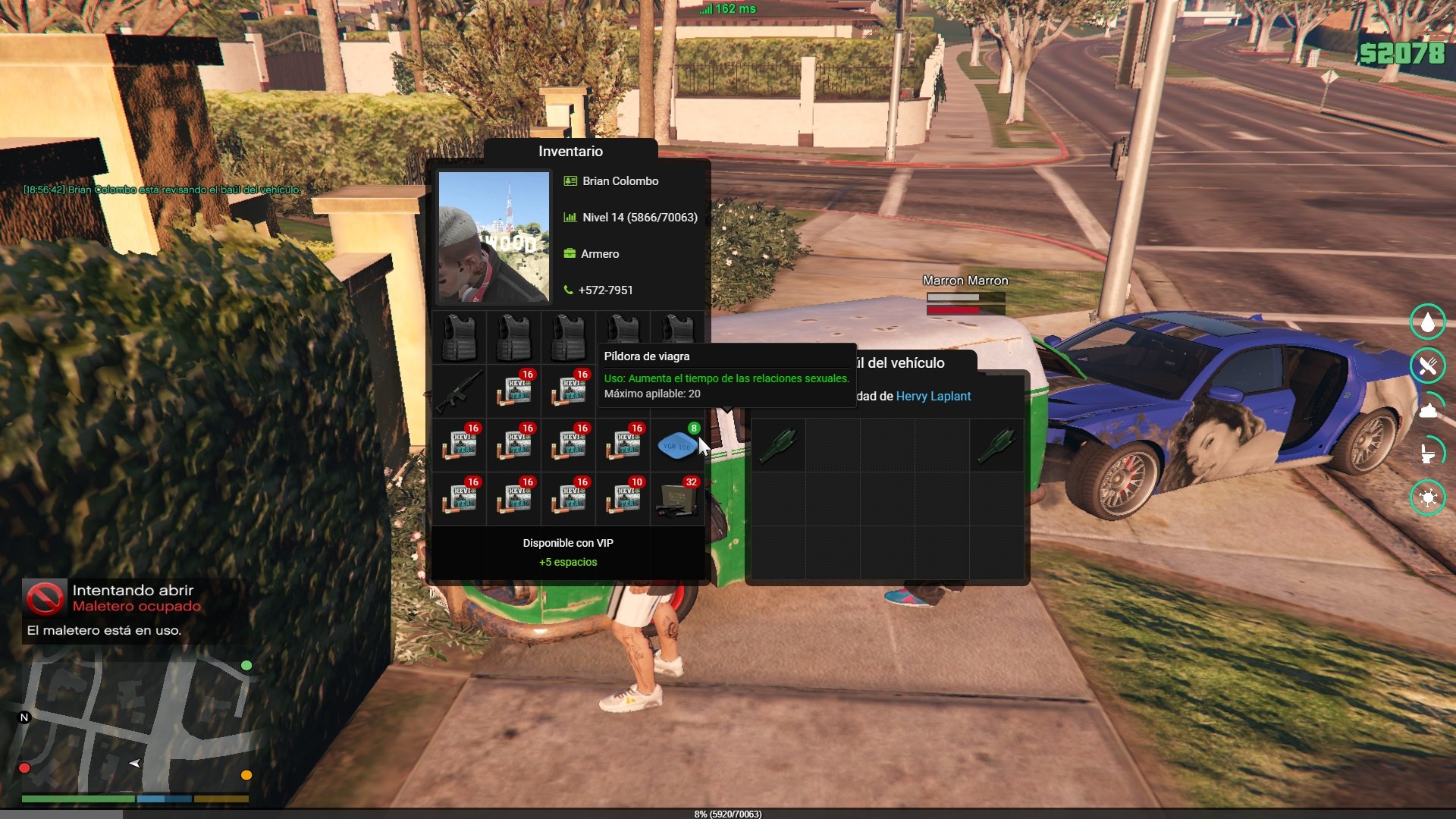Click Brian Colombo's character portrait
The image size is (1456, 819).
point(494,237)
